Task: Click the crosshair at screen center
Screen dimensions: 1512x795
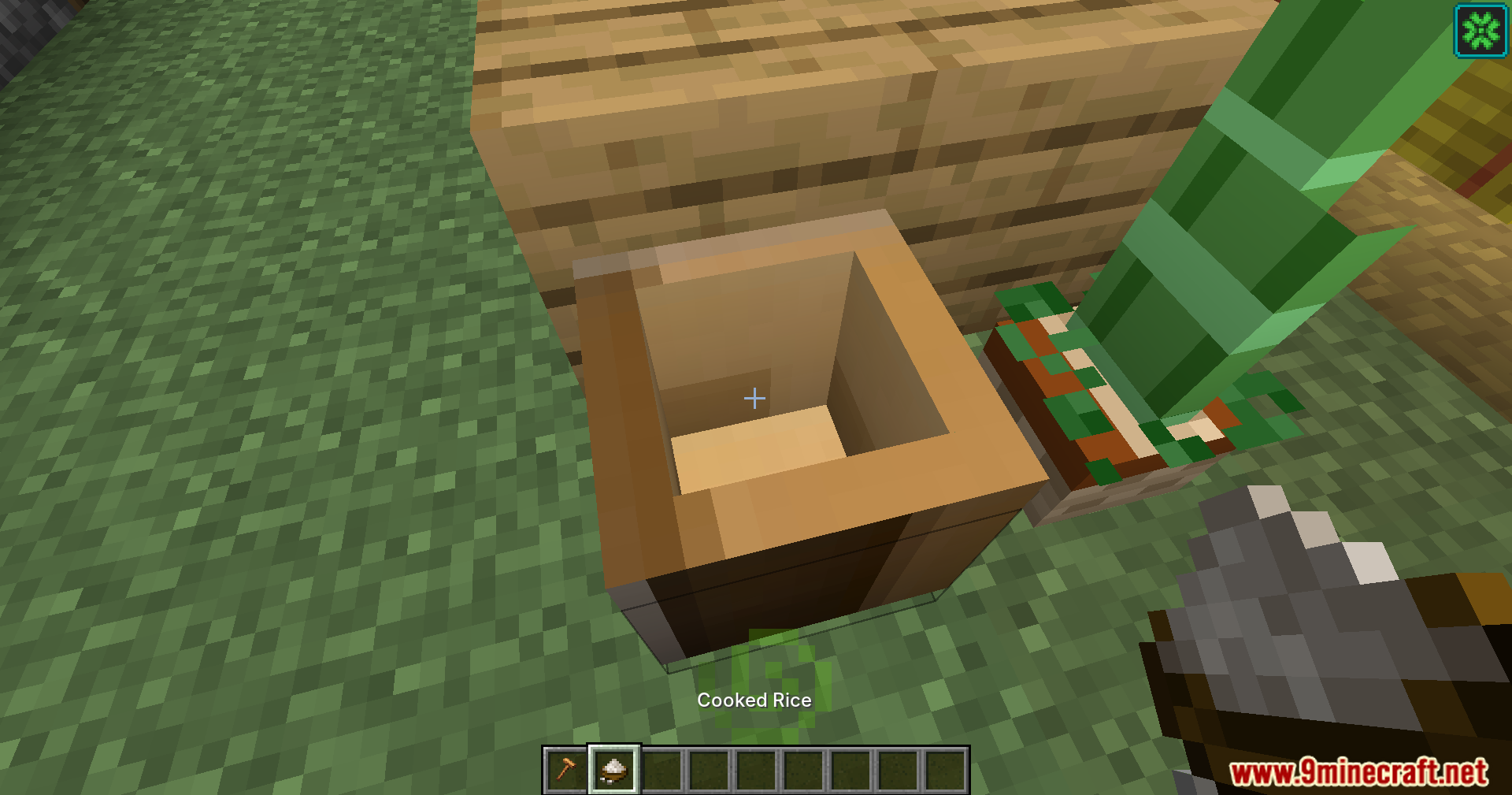Action: pyautogui.click(x=754, y=399)
